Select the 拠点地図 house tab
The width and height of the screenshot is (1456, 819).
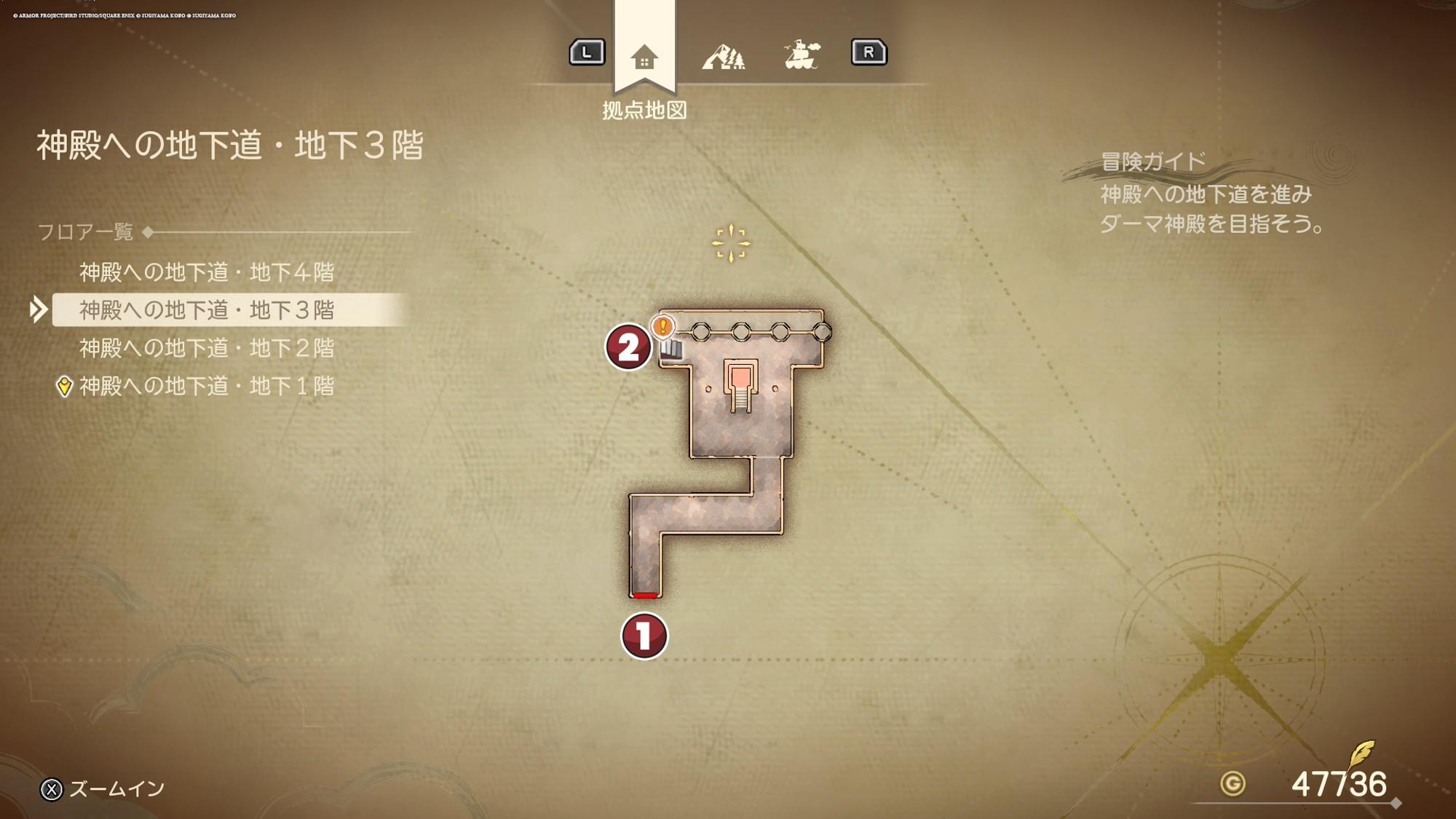644,57
